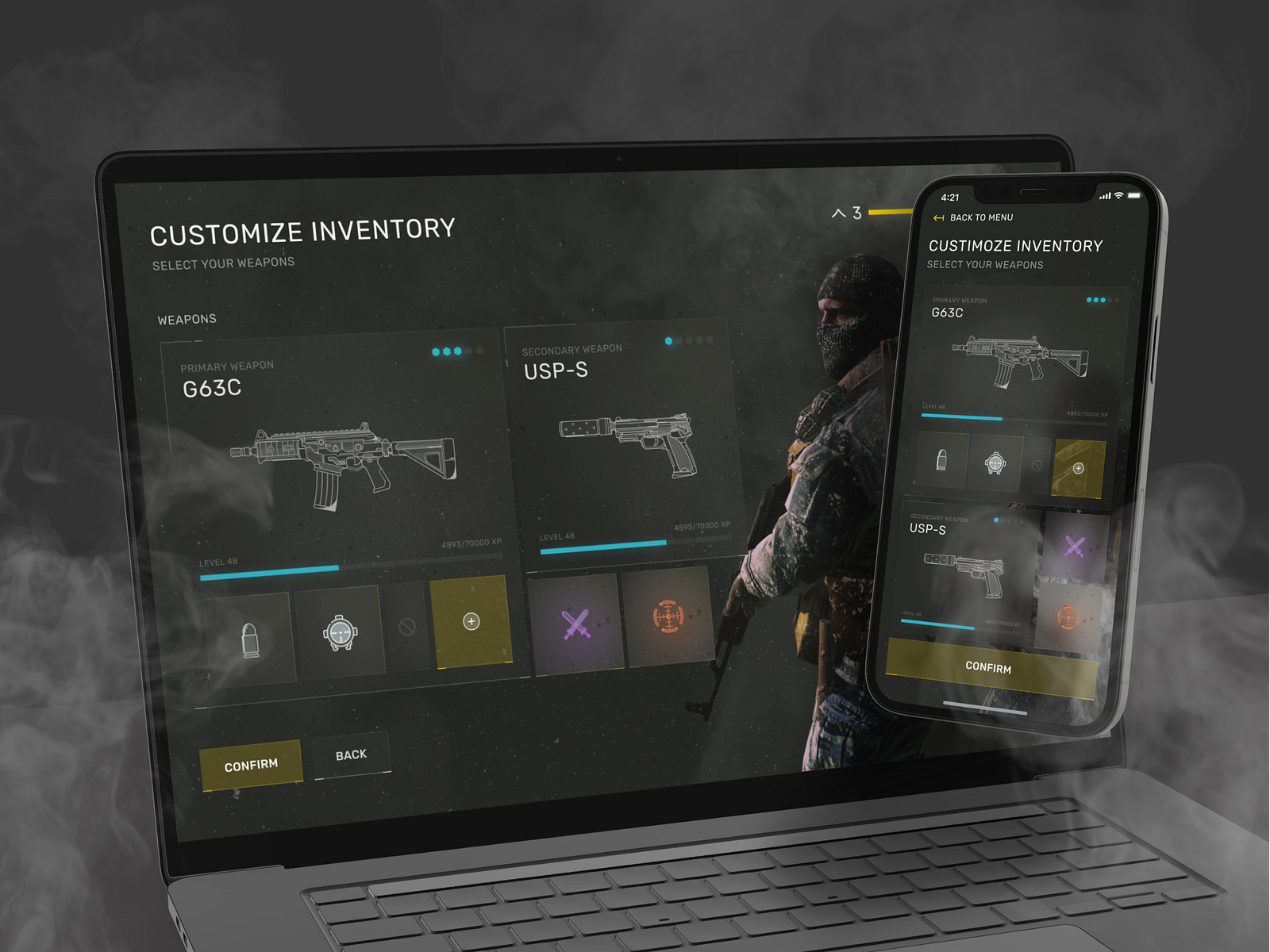This screenshot has height=952, width=1270.
Task: Tap the yellow back arrow icon on phone
Action: point(938,217)
